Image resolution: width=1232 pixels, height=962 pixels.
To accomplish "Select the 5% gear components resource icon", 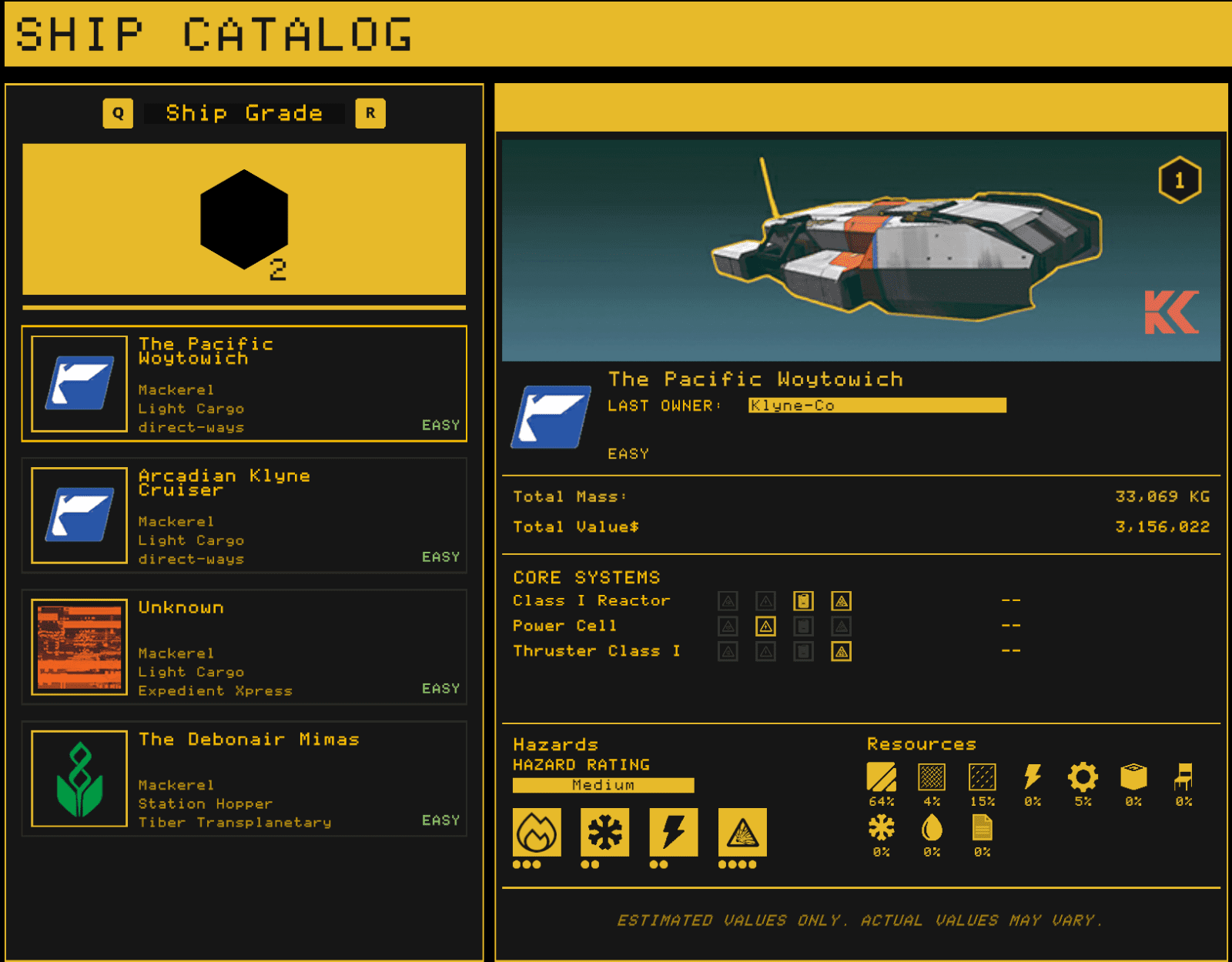I will [1084, 780].
